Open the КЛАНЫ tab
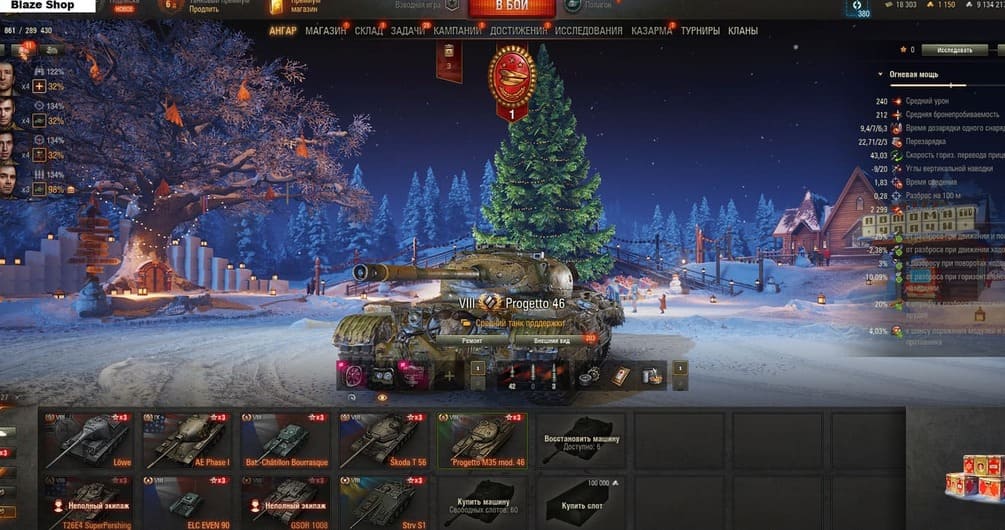 coord(743,31)
